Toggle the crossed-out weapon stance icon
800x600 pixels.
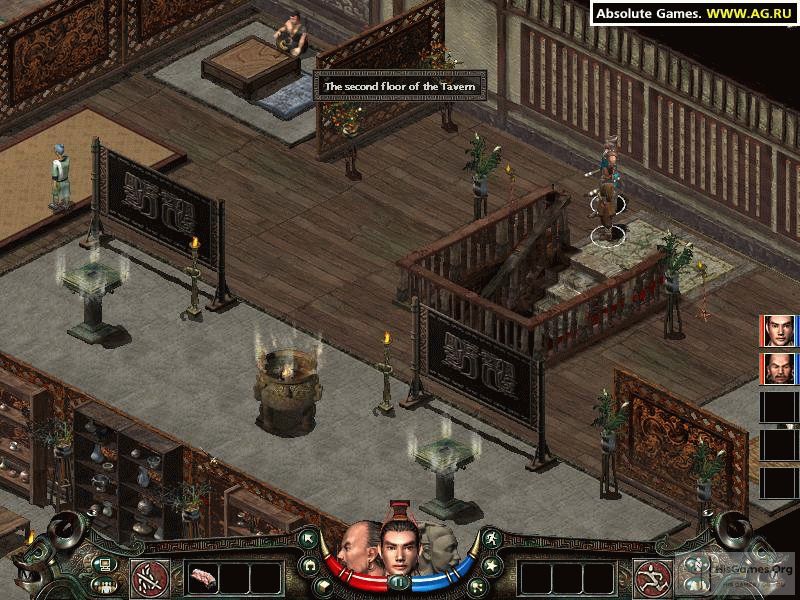(148, 577)
